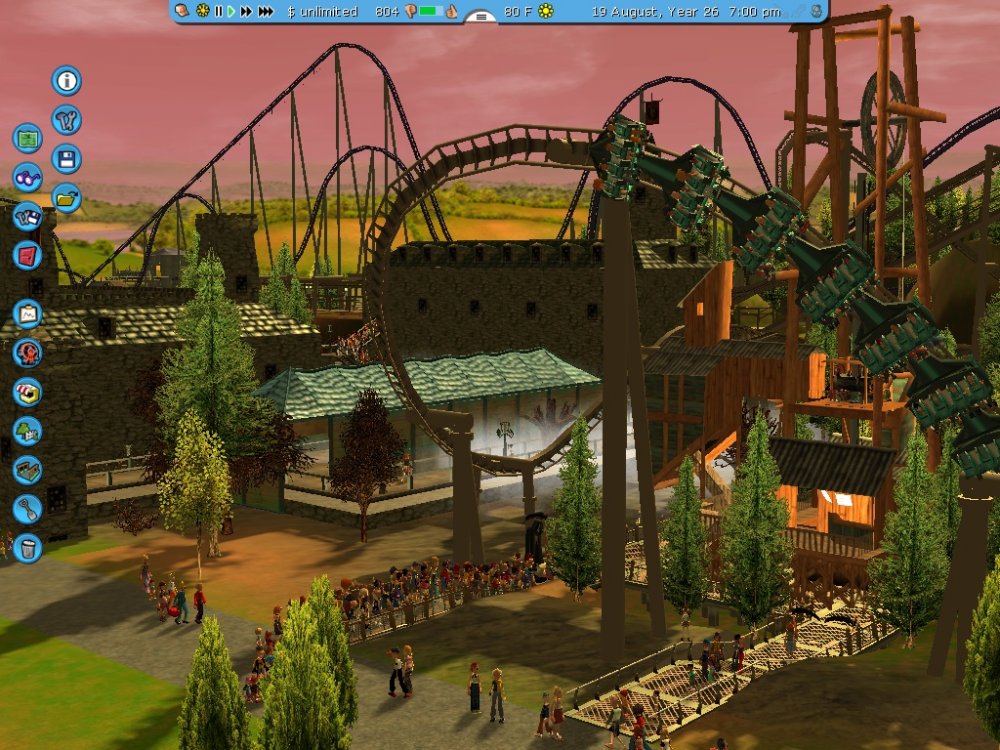
Task: Save the park with the floppy disk icon
Action: (66, 159)
